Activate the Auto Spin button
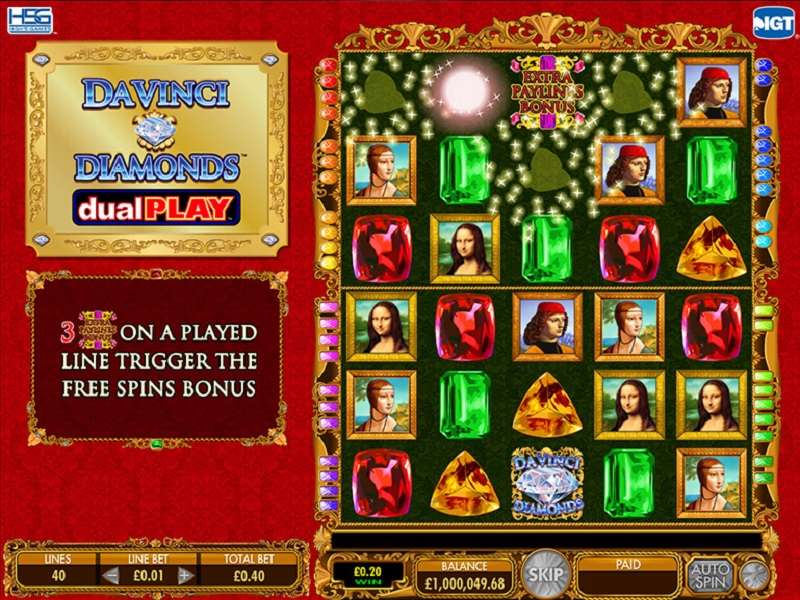Viewport: 800px width, 600px height. click(709, 574)
